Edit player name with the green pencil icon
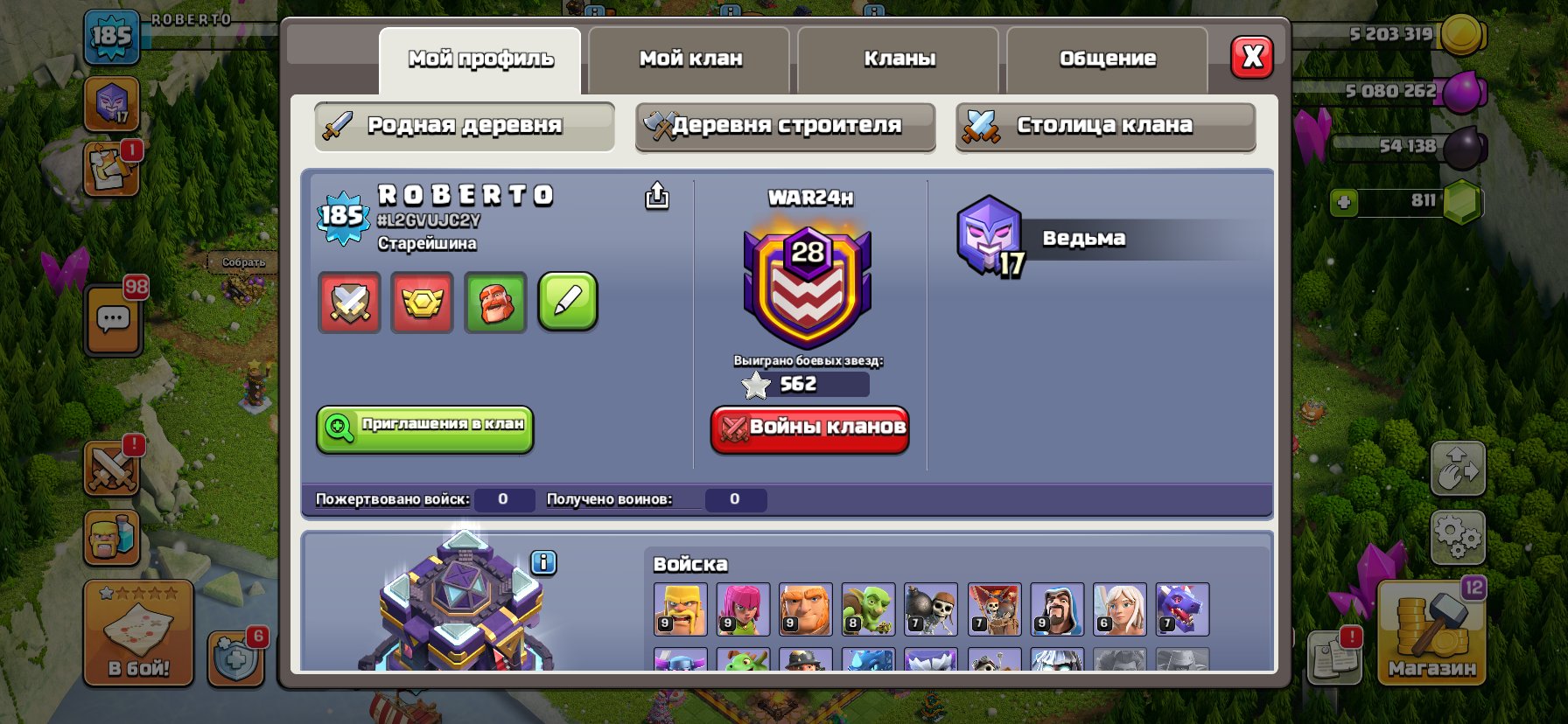Viewport: 1568px width, 724px height. 567,303
